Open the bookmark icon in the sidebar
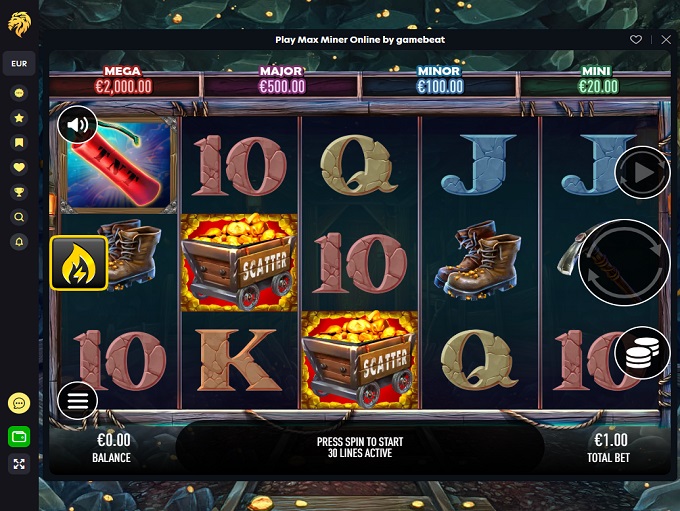 point(19,142)
